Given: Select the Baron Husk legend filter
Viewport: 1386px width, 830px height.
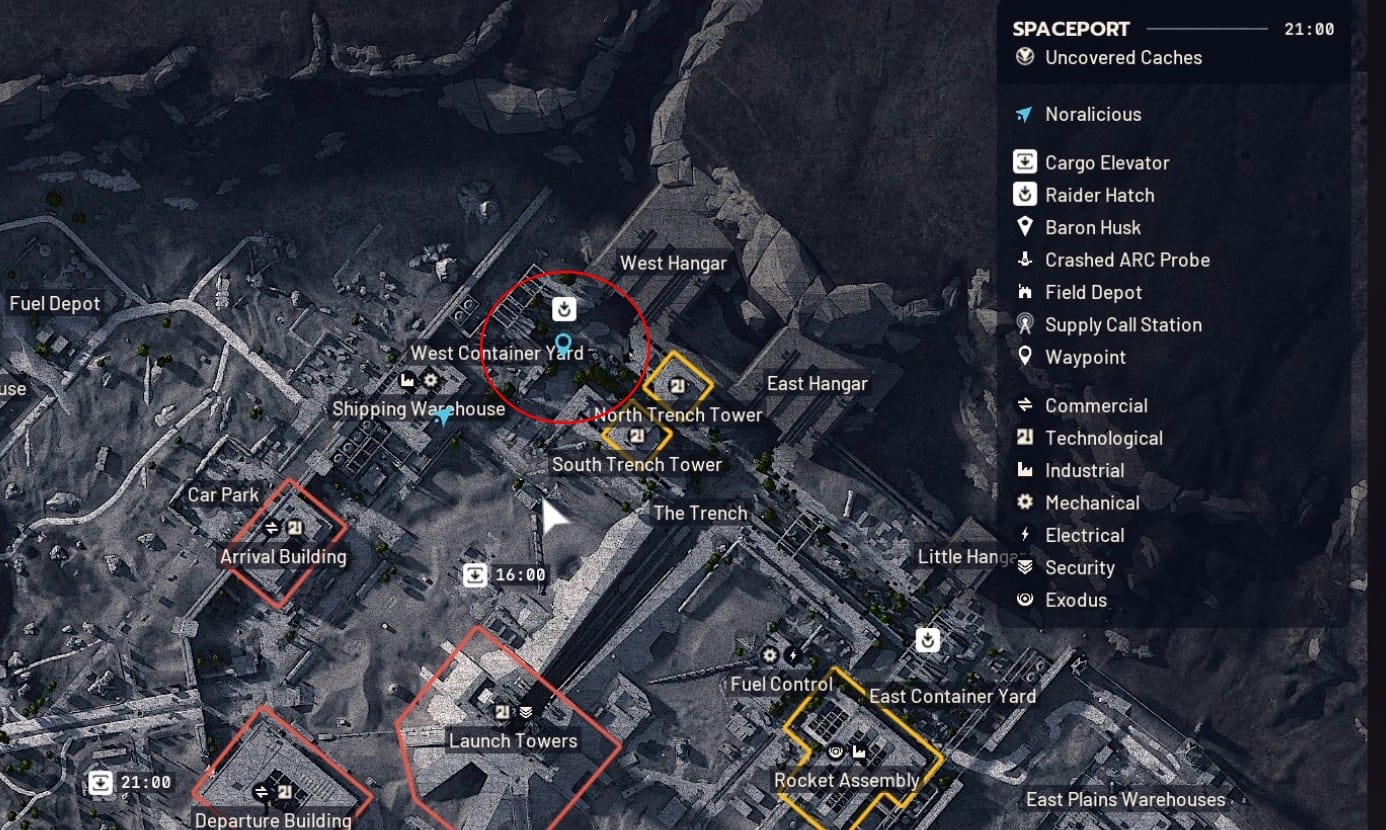Looking at the screenshot, I should [x=1092, y=228].
